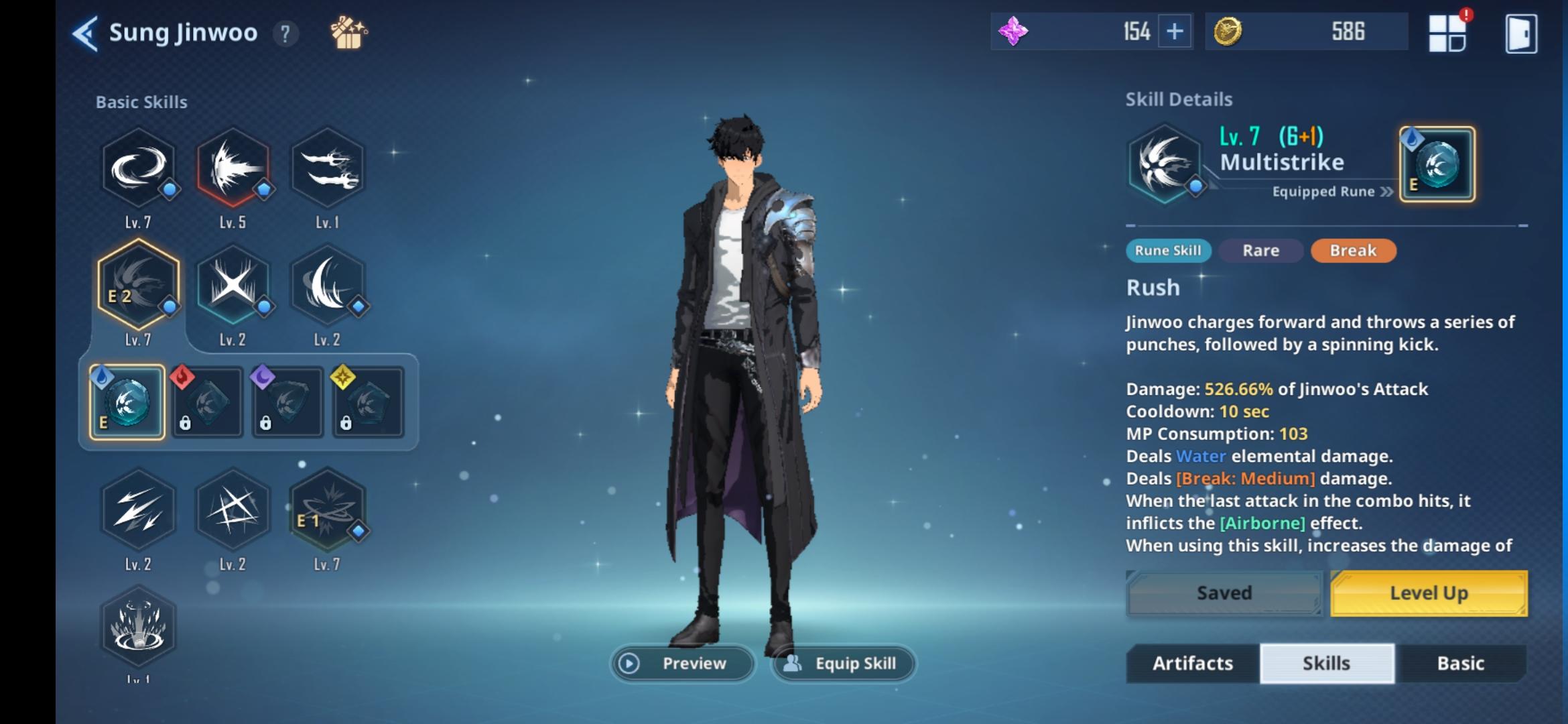
Task: Open the grid menu with notification badge
Action: pyautogui.click(x=1446, y=32)
